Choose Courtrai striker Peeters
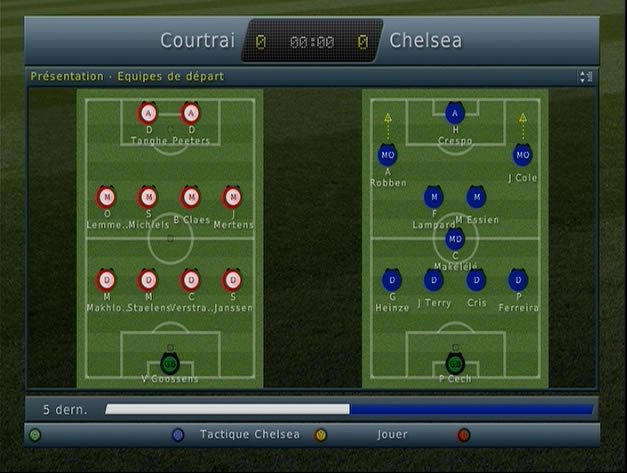This screenshot has width=627, height=473. [190, 113]
